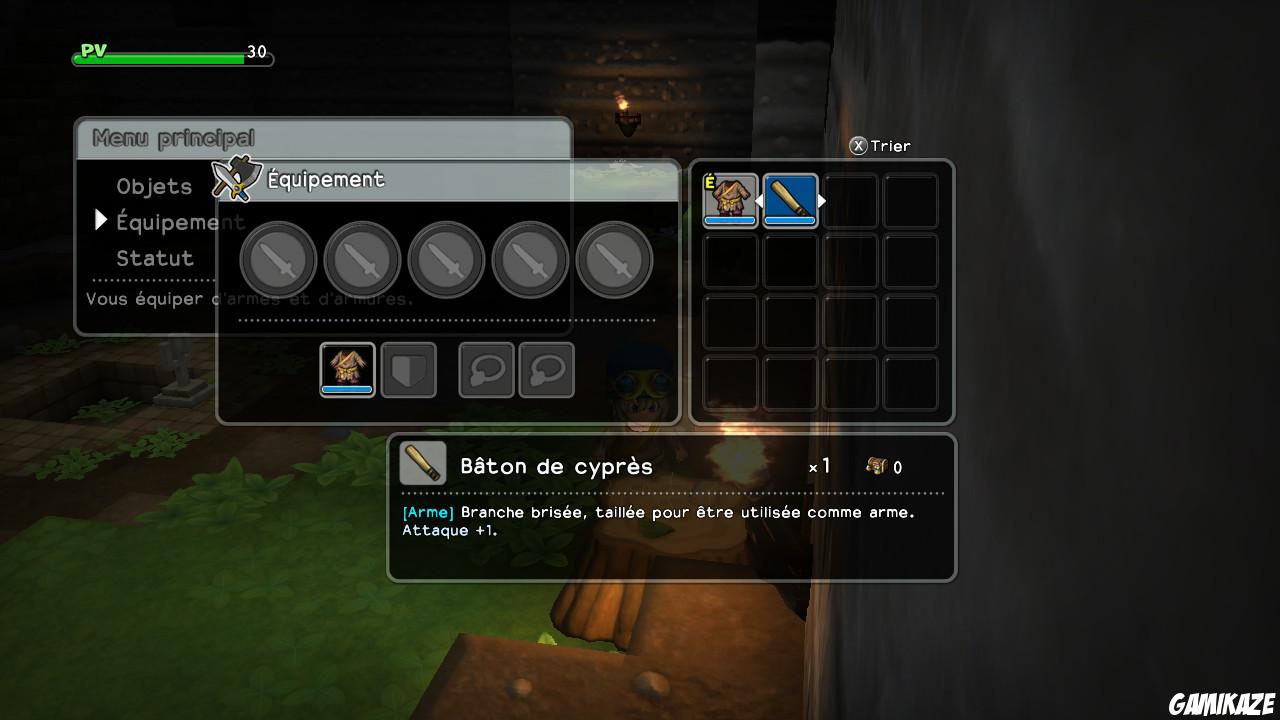Click the Bâton de cyprès icon in the description panel

pyautogui.click(x=422, y=463)
